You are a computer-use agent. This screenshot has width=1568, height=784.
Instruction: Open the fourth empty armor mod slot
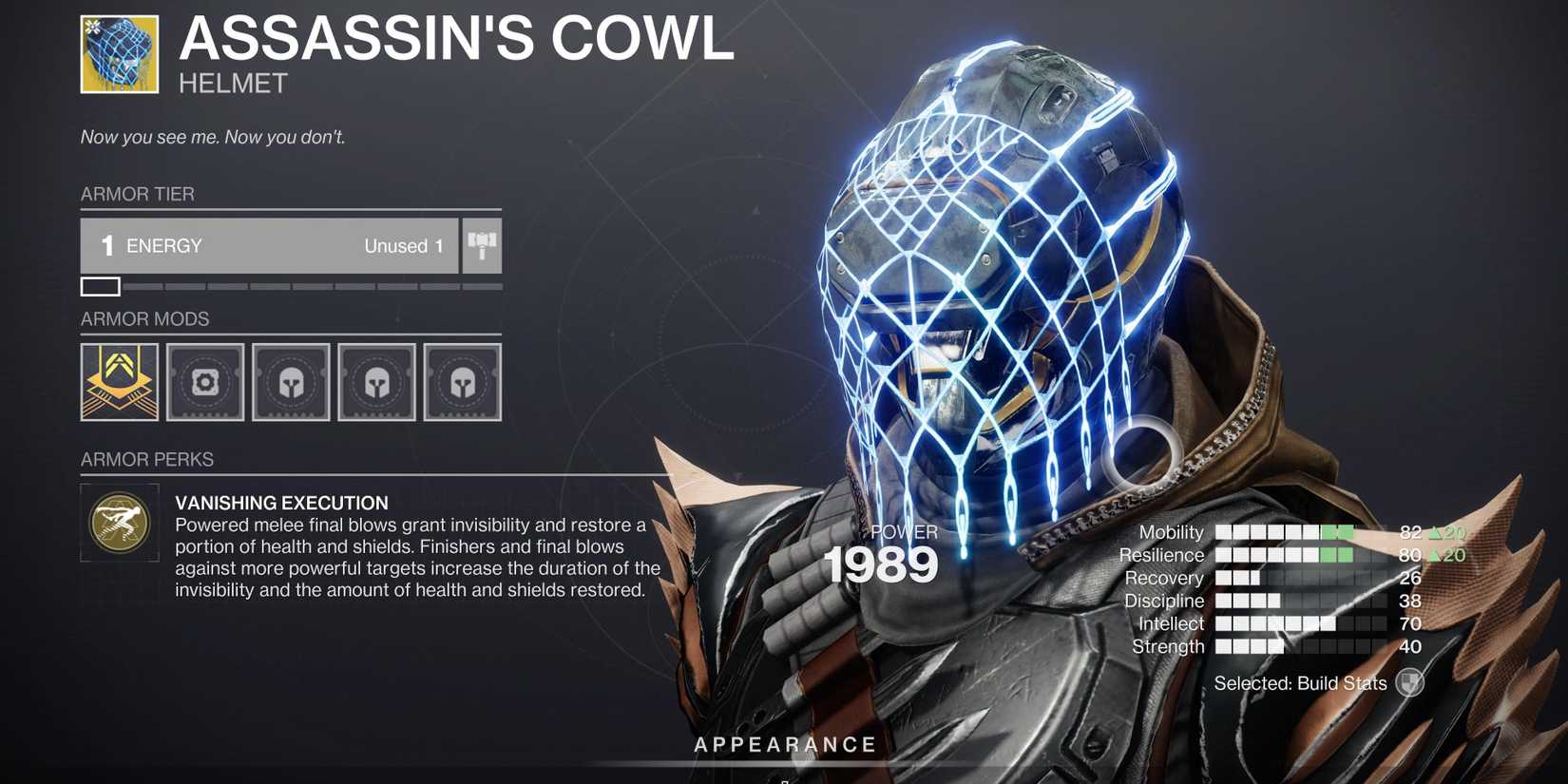pyautogui.click(x=464, y=381)
